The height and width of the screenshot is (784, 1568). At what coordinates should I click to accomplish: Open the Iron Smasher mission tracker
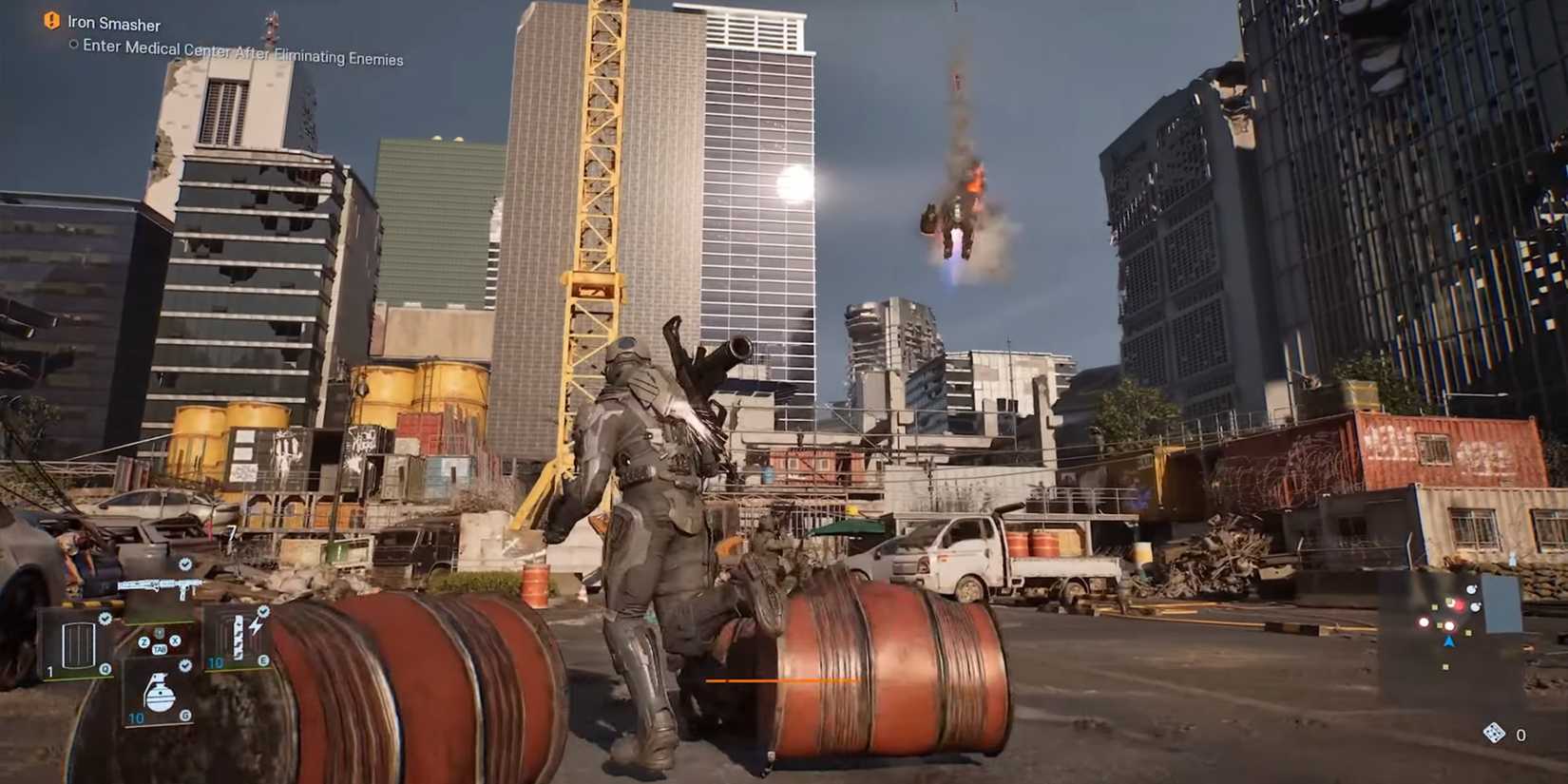pyautogui.click(x=114, y=24)
